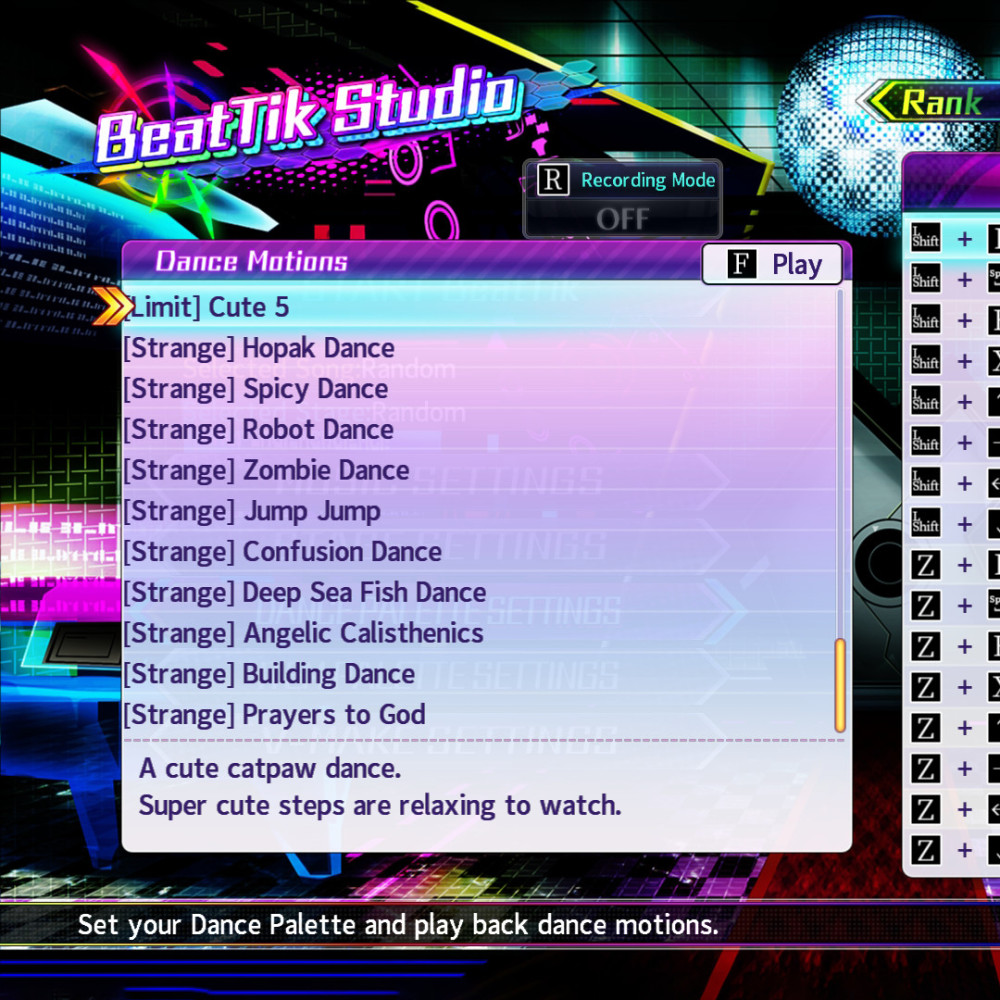Toggle Recording Mode off switch
The width and height of the screenshot is (1000, 1000).
point(622,218)
